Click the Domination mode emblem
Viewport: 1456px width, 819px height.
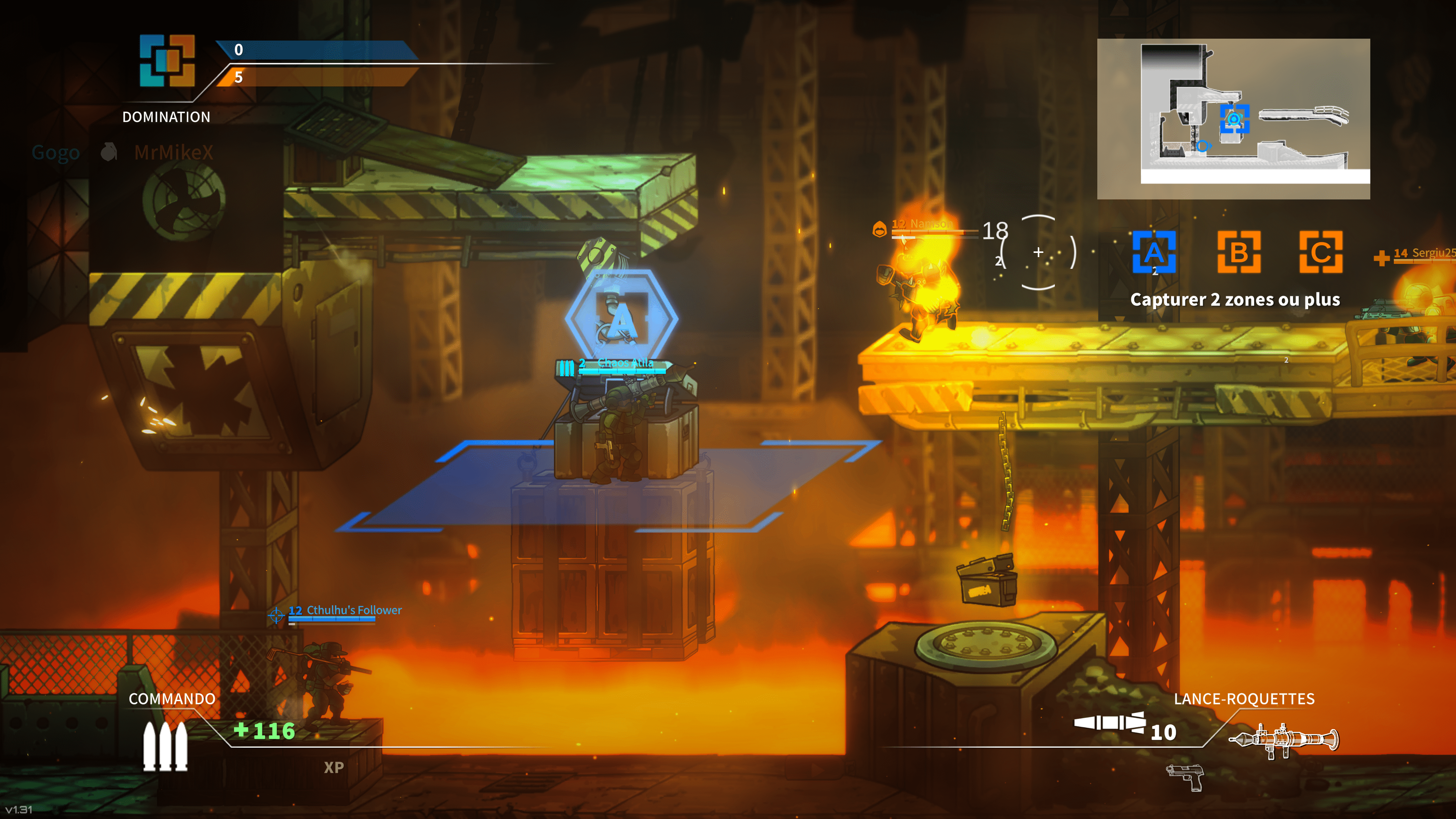[167, 61]
